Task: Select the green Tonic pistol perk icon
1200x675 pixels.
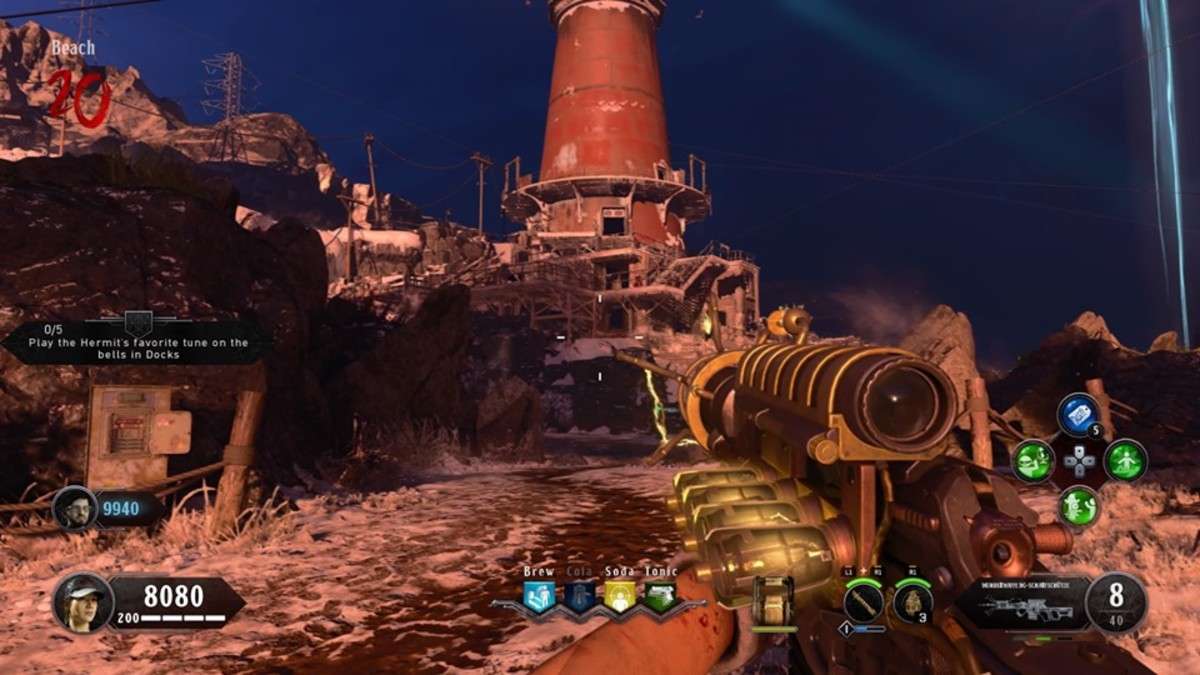Action: coord(660,597)
